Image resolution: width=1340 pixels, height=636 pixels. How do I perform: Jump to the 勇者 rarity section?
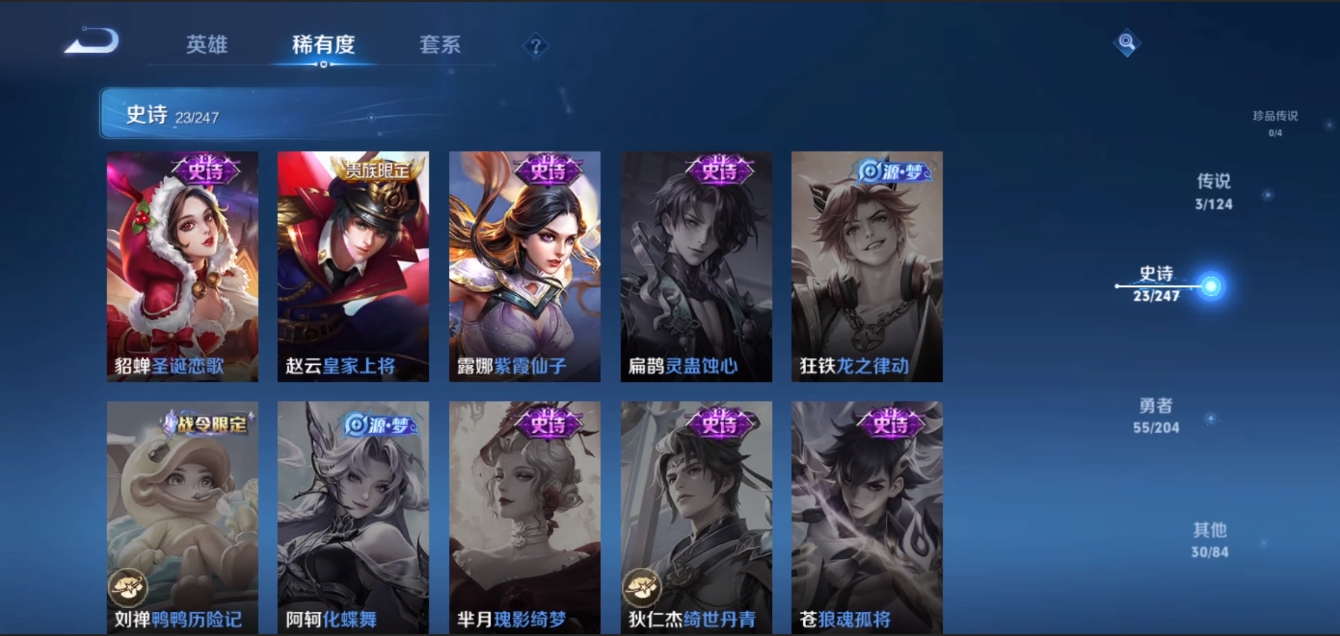point(1156,415)
